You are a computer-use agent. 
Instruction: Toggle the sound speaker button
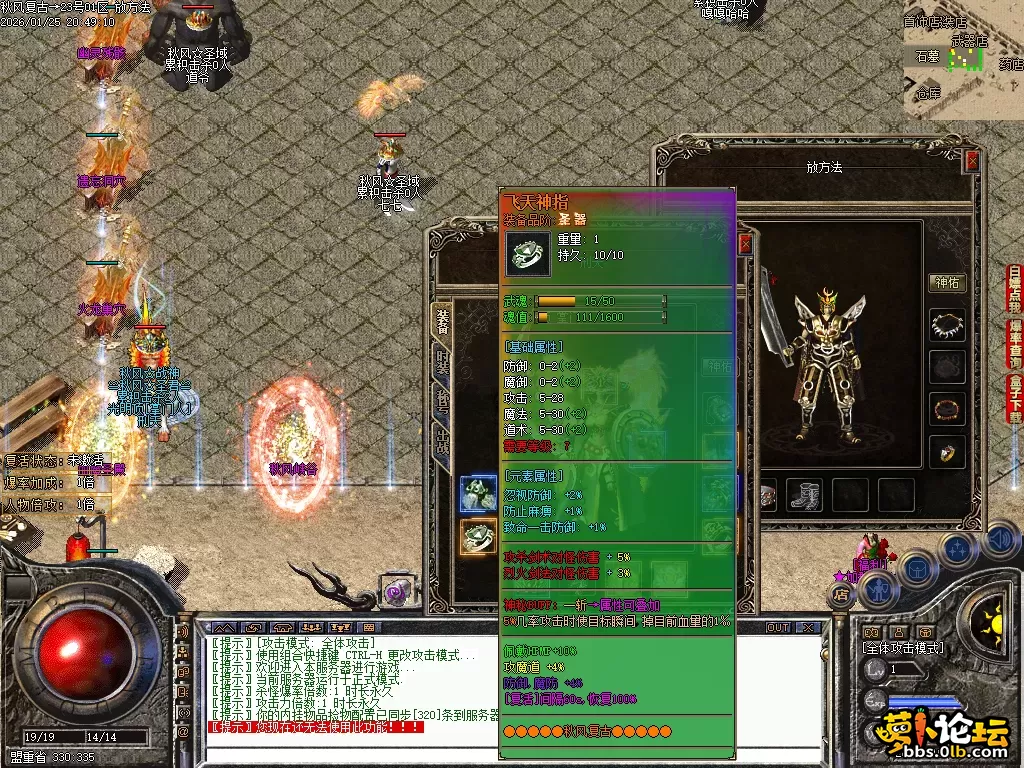pyautogui.click(x=999, y=540)
